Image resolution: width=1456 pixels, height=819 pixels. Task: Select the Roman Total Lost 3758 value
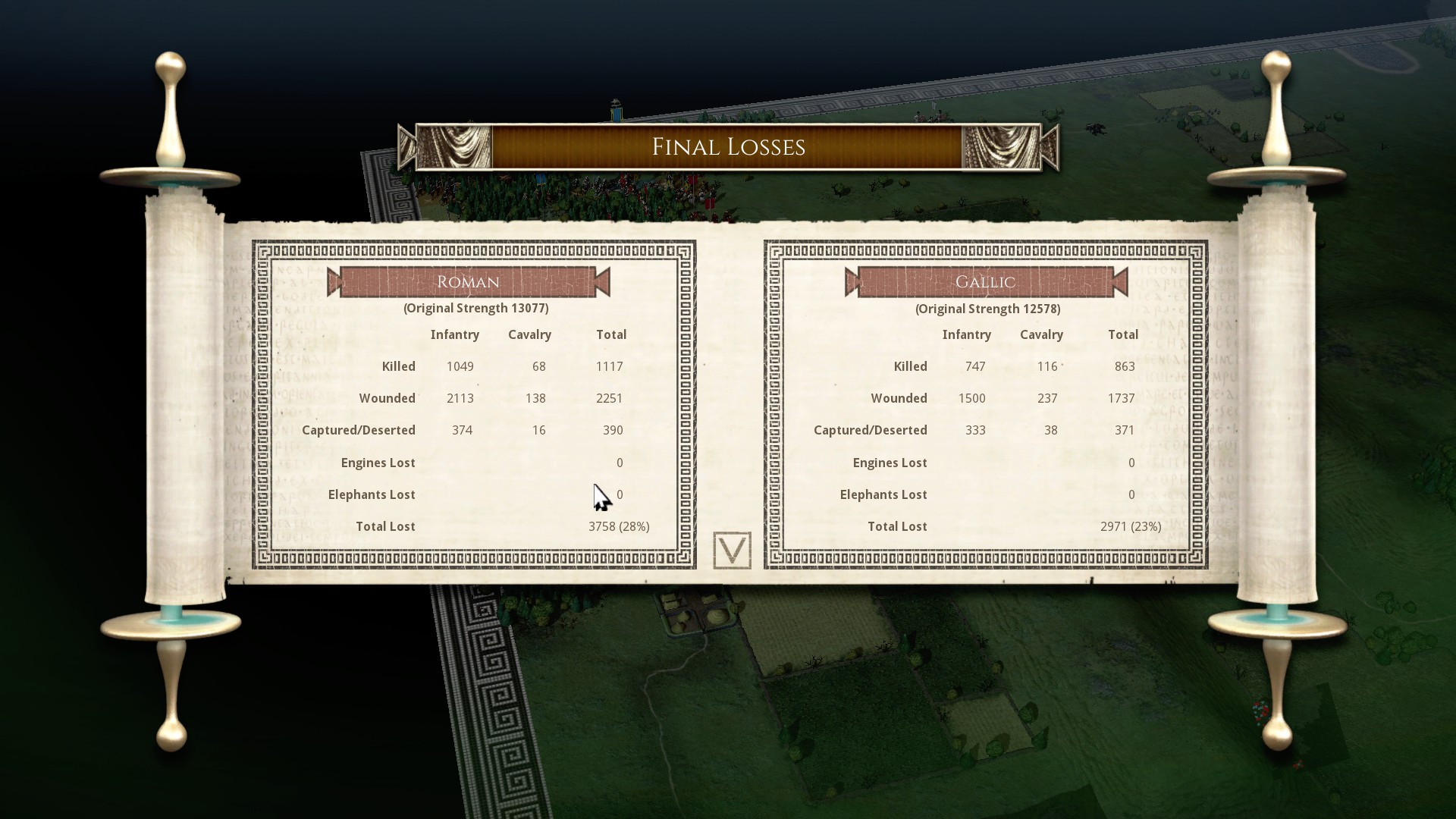click(x=618, y=526)
